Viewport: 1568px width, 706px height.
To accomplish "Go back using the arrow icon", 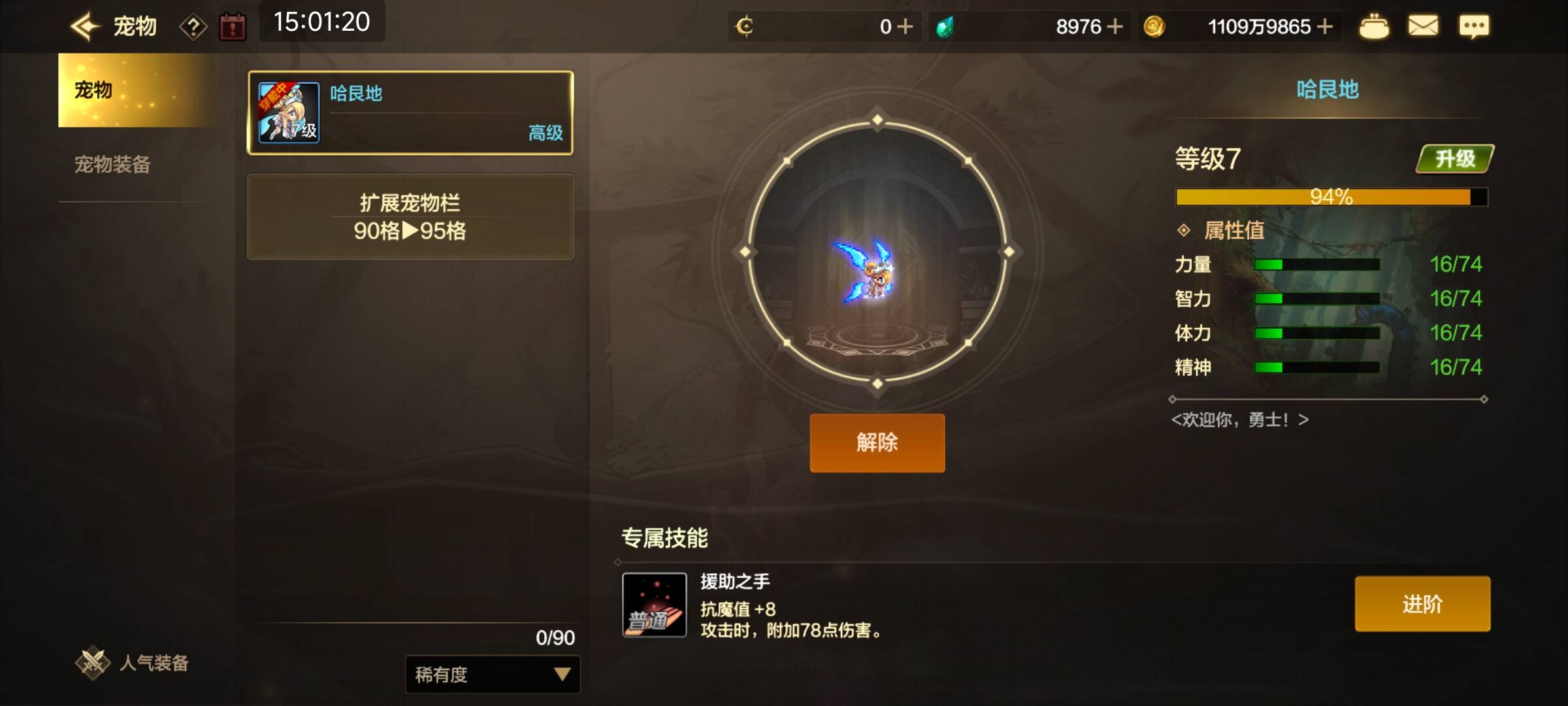I will point(85,27).
